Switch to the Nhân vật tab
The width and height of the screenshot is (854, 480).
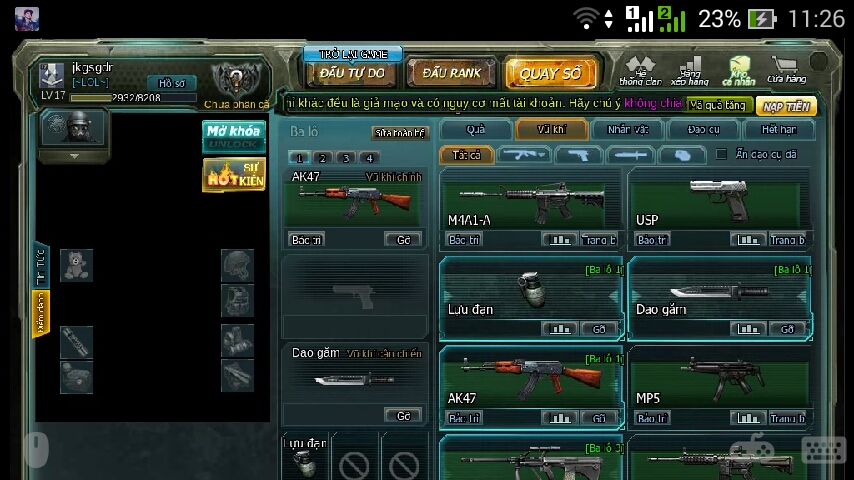pos(627,129)
